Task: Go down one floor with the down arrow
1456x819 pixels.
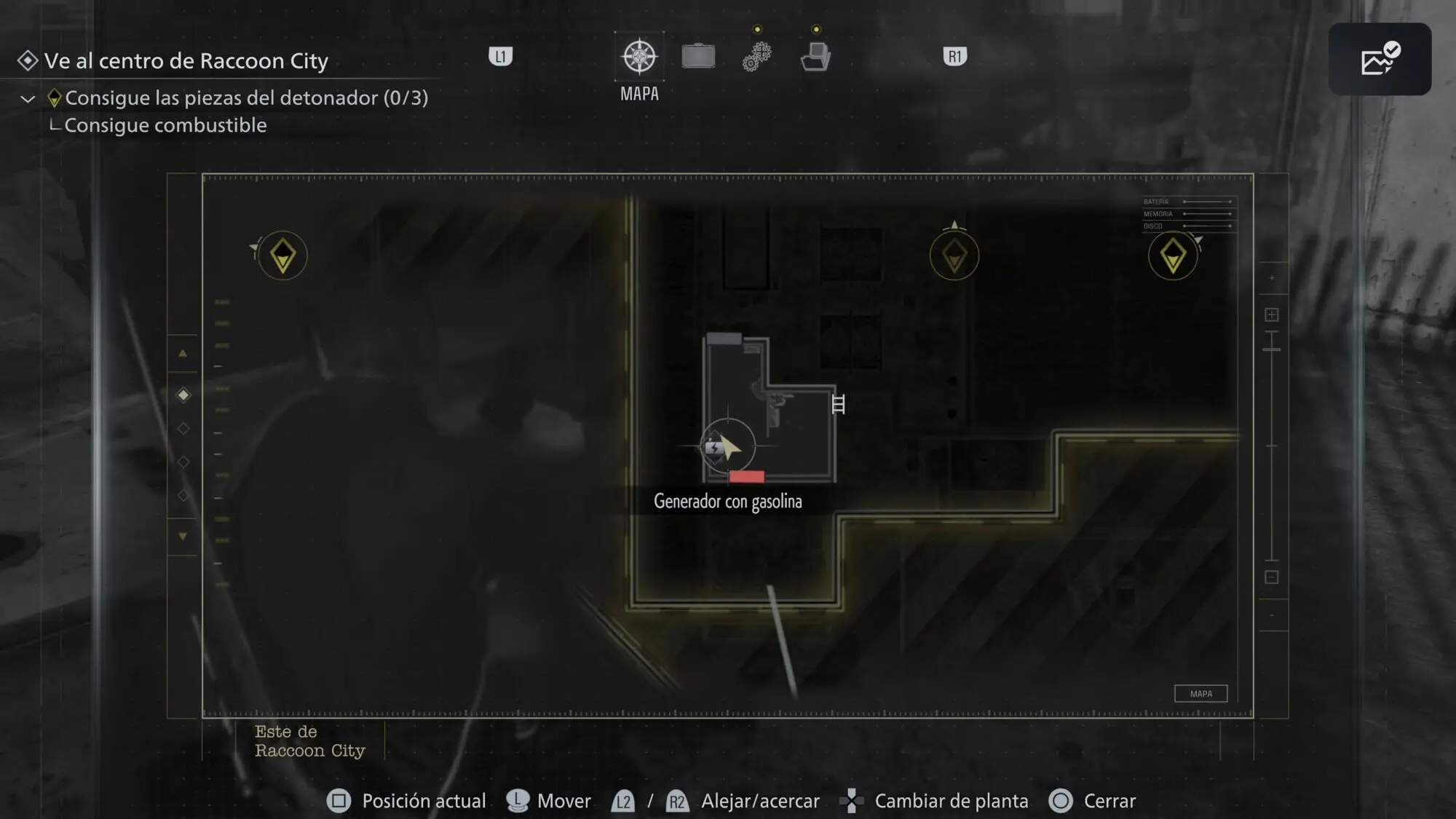Action: 183,537
